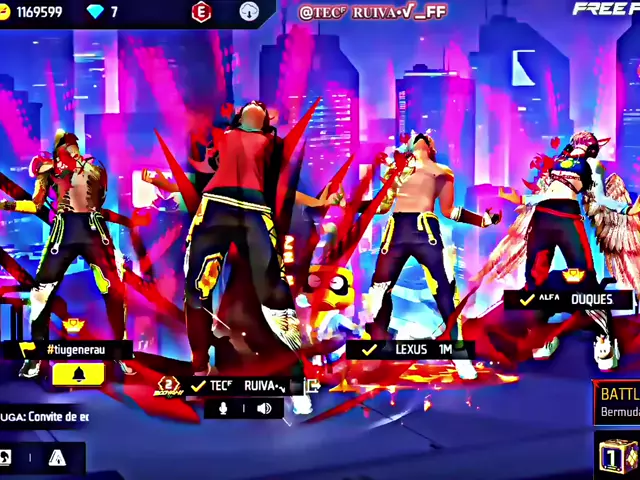
Task: Open the numbered dice loot box icon
Action: pyautogui.click(x=619, y=456)
